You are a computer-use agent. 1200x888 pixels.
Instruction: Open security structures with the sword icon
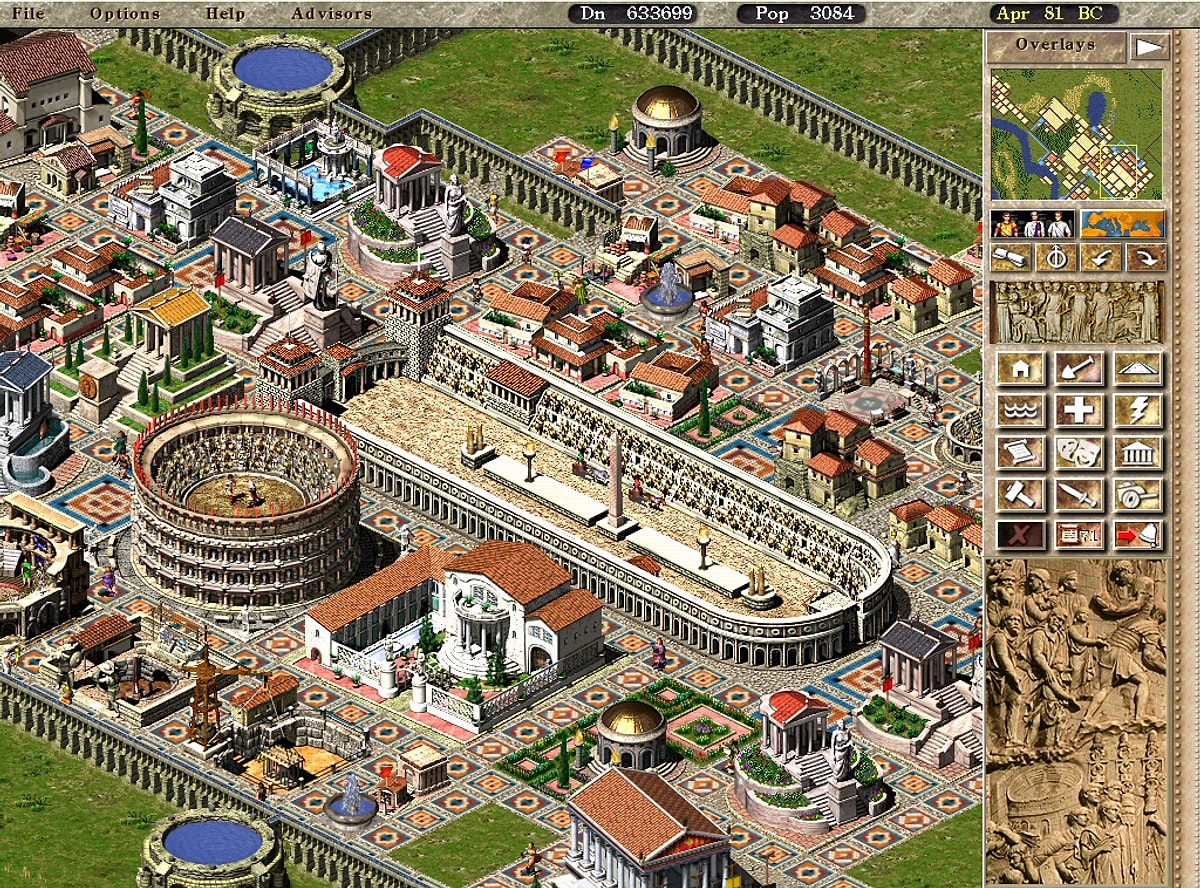click(x=1079, y=493)
